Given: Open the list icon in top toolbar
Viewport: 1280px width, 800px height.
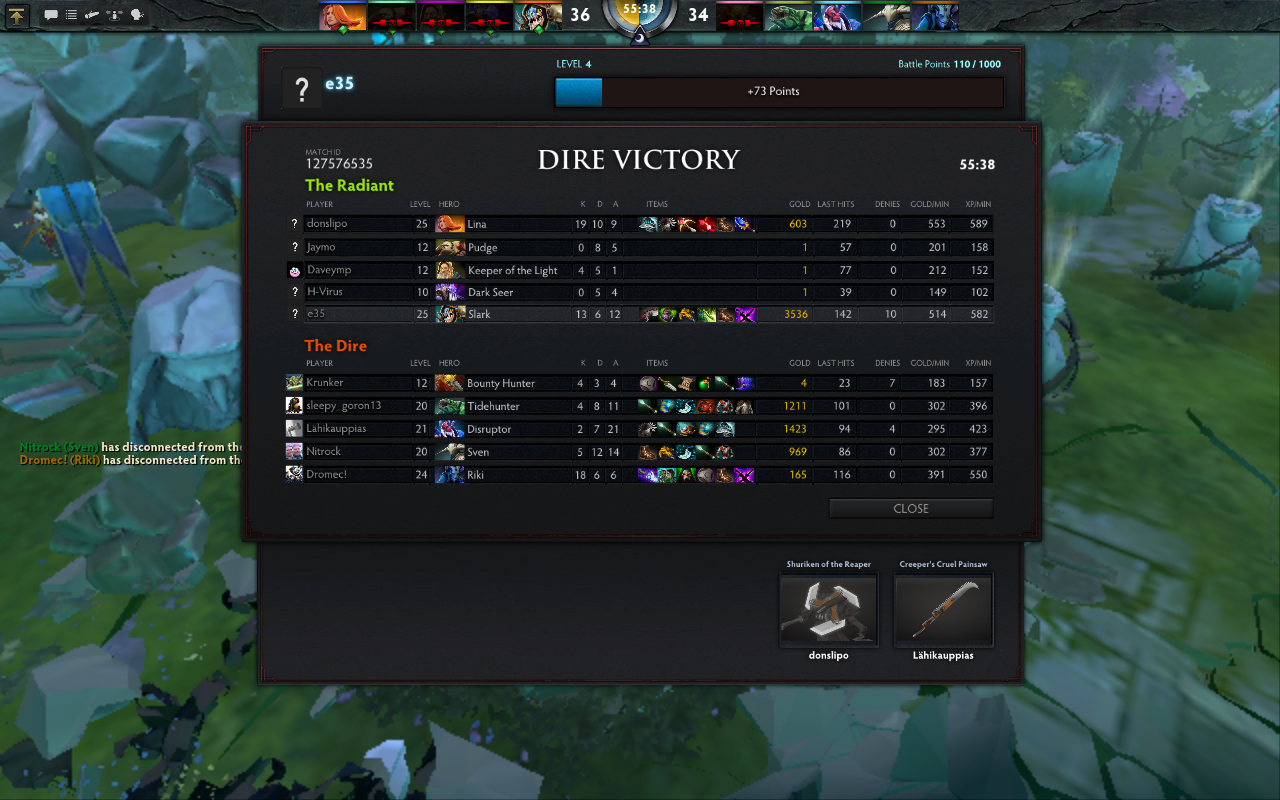Looking at the screenshot, I should tap(72, 15).
